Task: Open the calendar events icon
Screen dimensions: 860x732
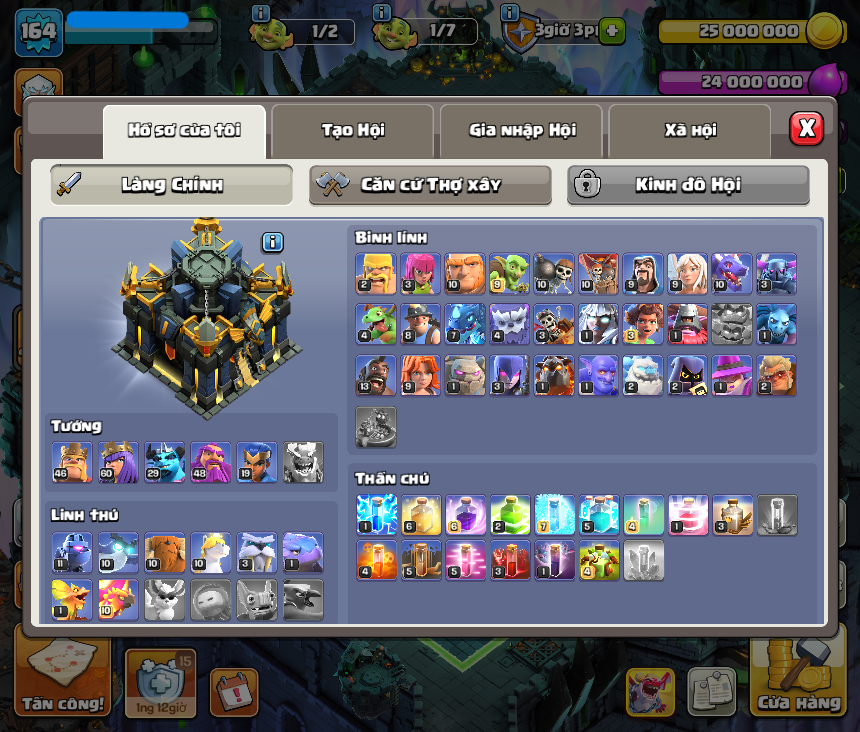Action: tap(234, 692)
